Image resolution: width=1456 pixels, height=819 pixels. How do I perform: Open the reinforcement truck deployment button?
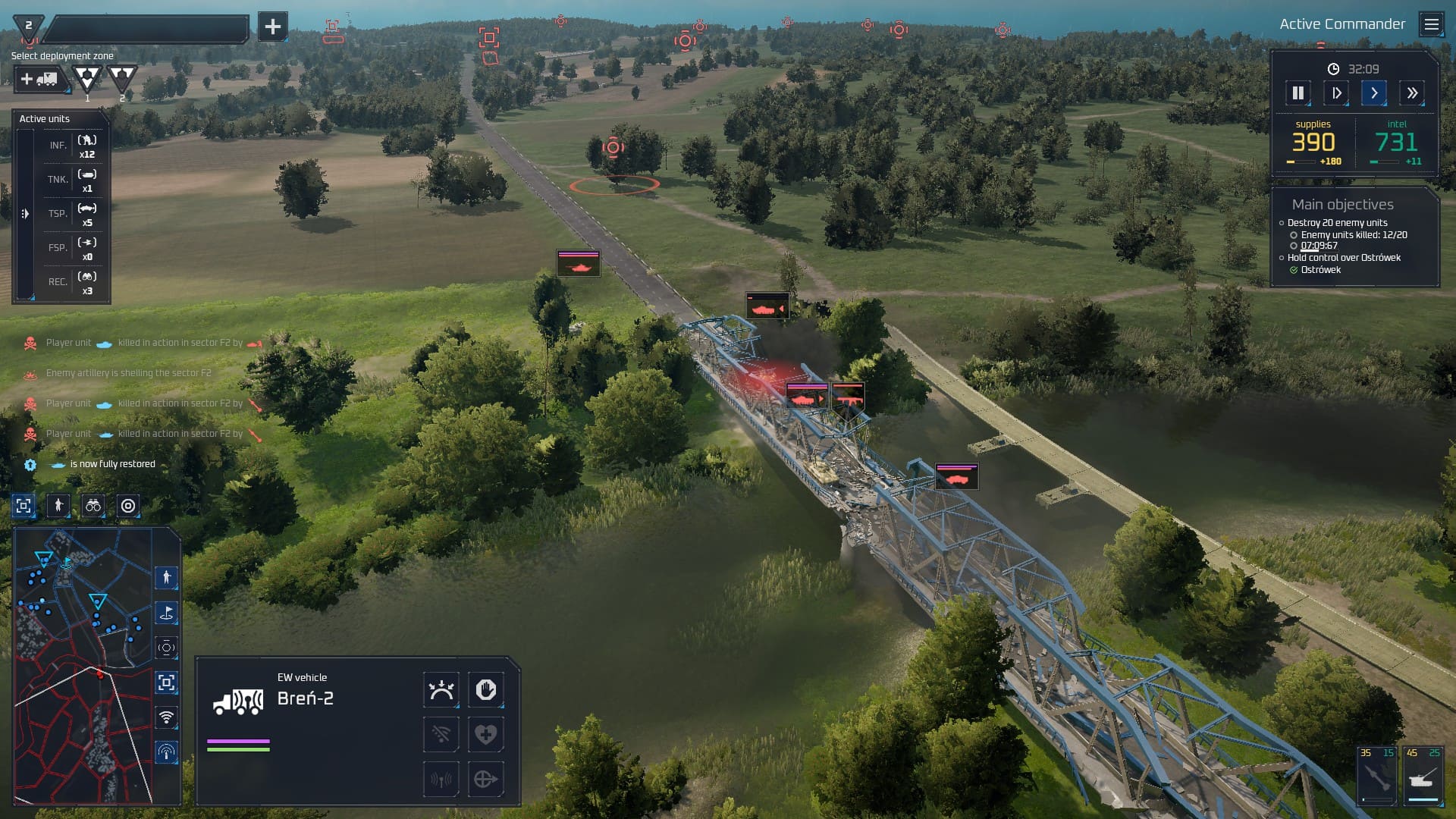[x=40, y=79]
